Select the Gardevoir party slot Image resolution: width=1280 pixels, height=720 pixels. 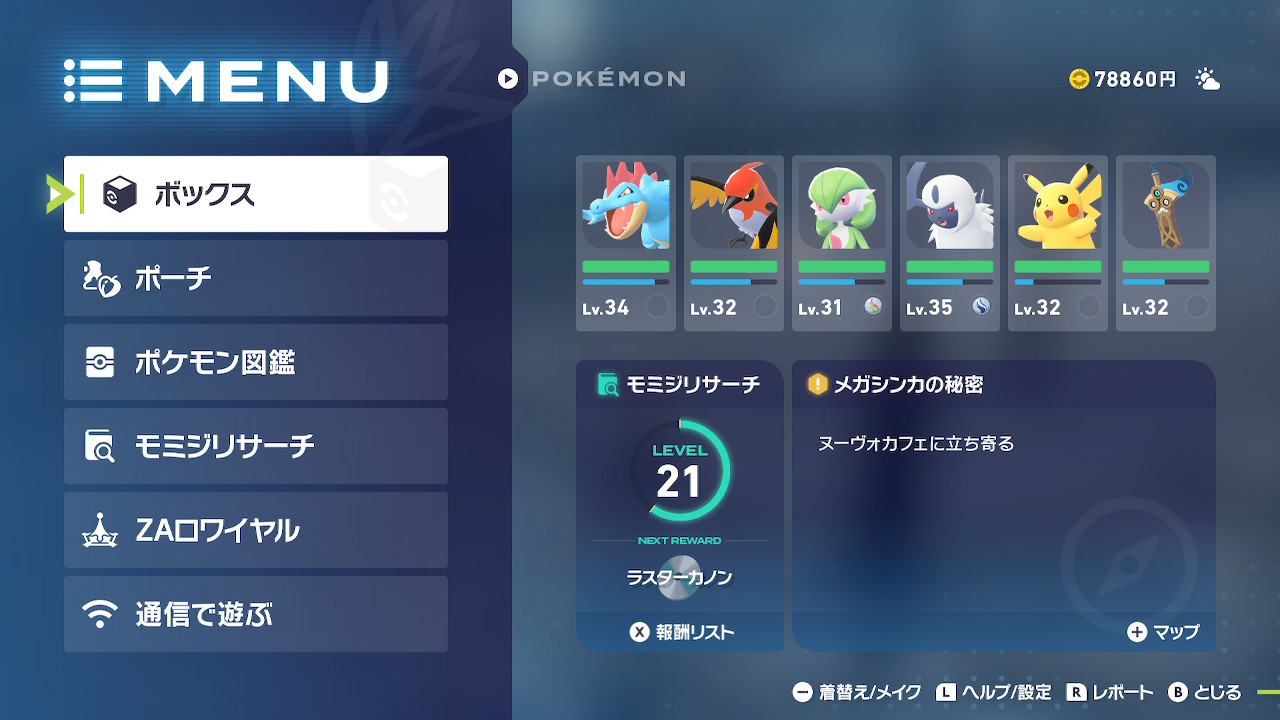coord(842,243)
